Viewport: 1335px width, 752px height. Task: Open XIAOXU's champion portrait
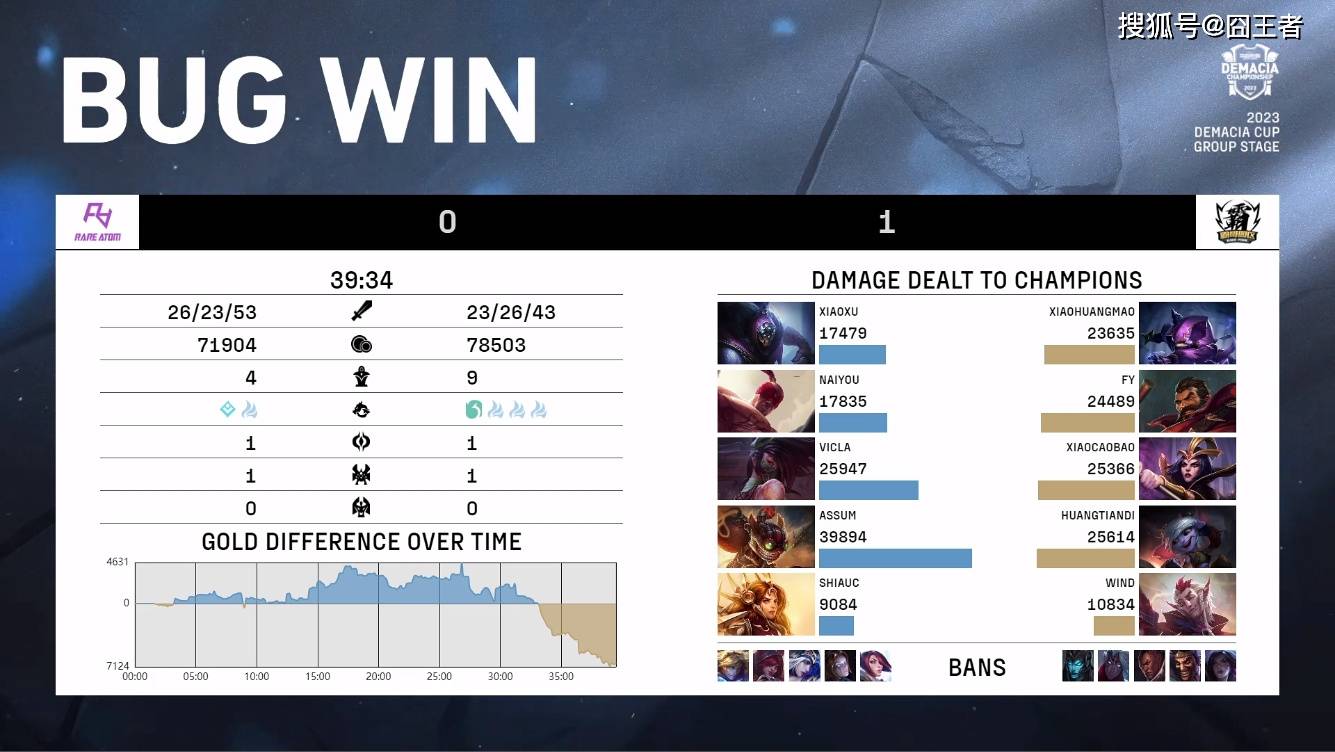766,333
